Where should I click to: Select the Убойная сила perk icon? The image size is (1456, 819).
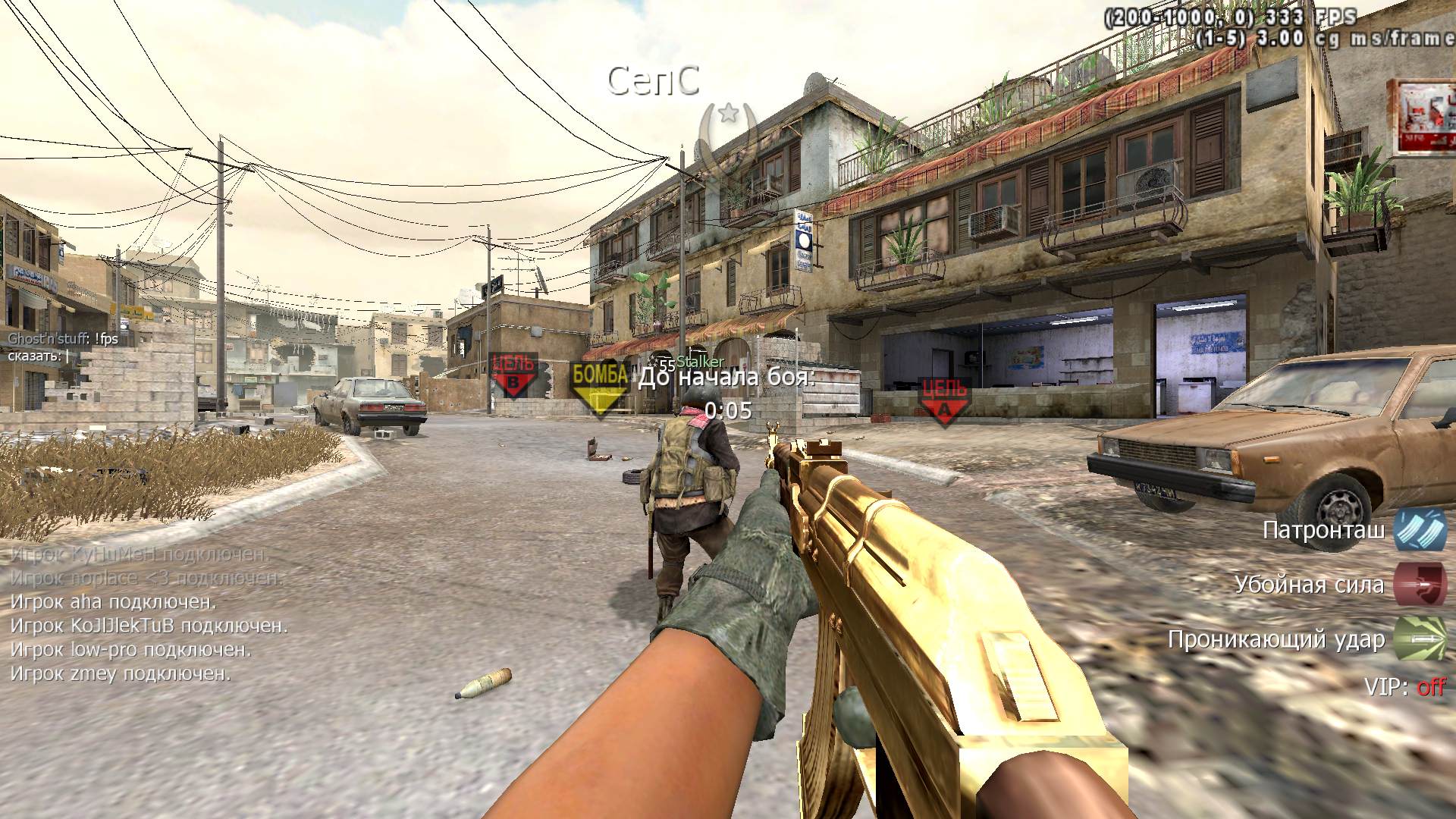(x=1420, y=585)
